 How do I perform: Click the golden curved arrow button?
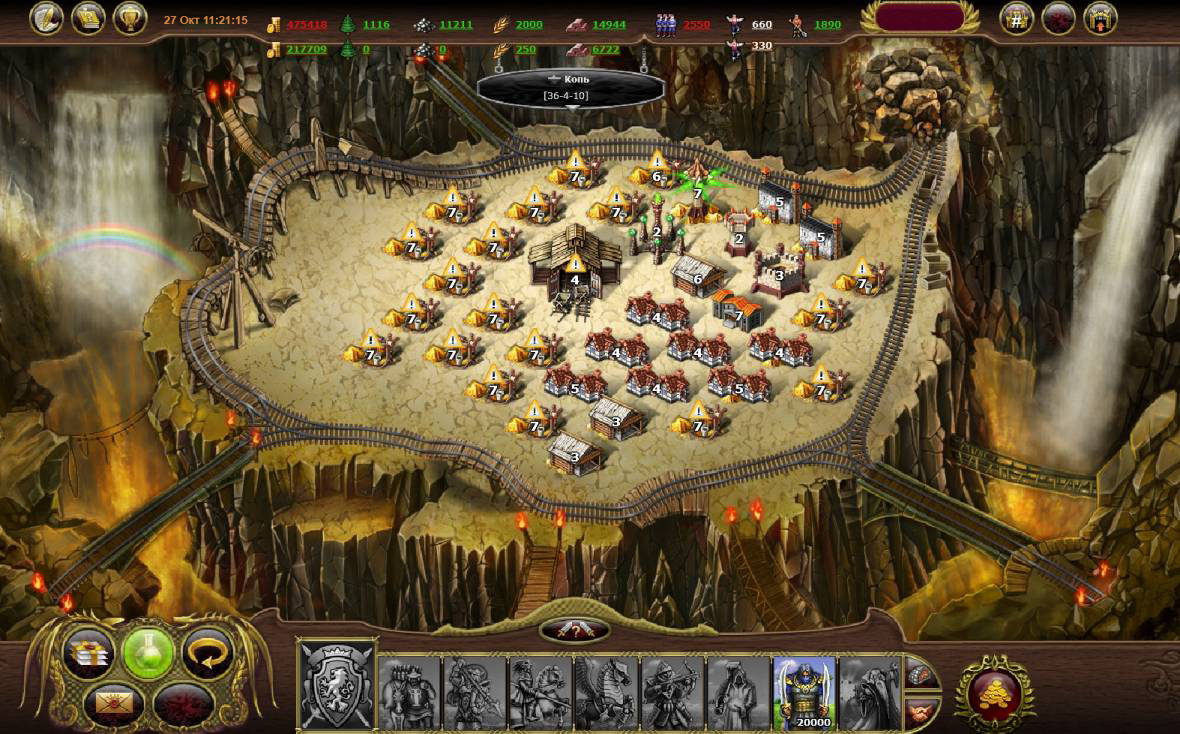point(207,654)
